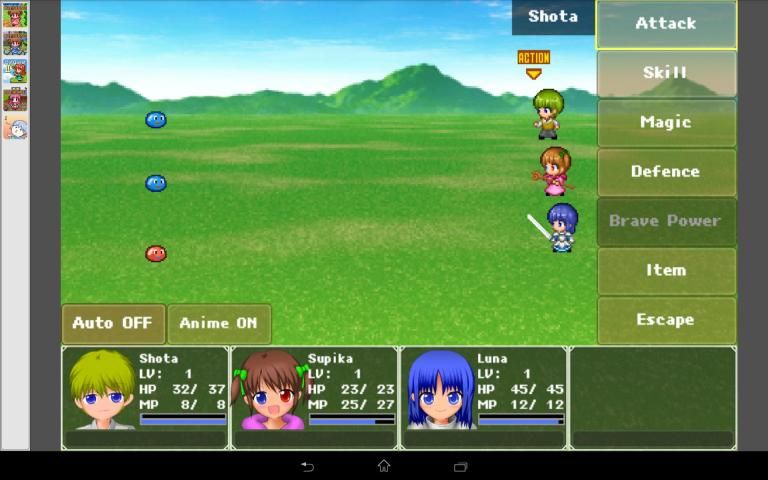Click the greyed-out Brave Power command

[x=666, y=221]
